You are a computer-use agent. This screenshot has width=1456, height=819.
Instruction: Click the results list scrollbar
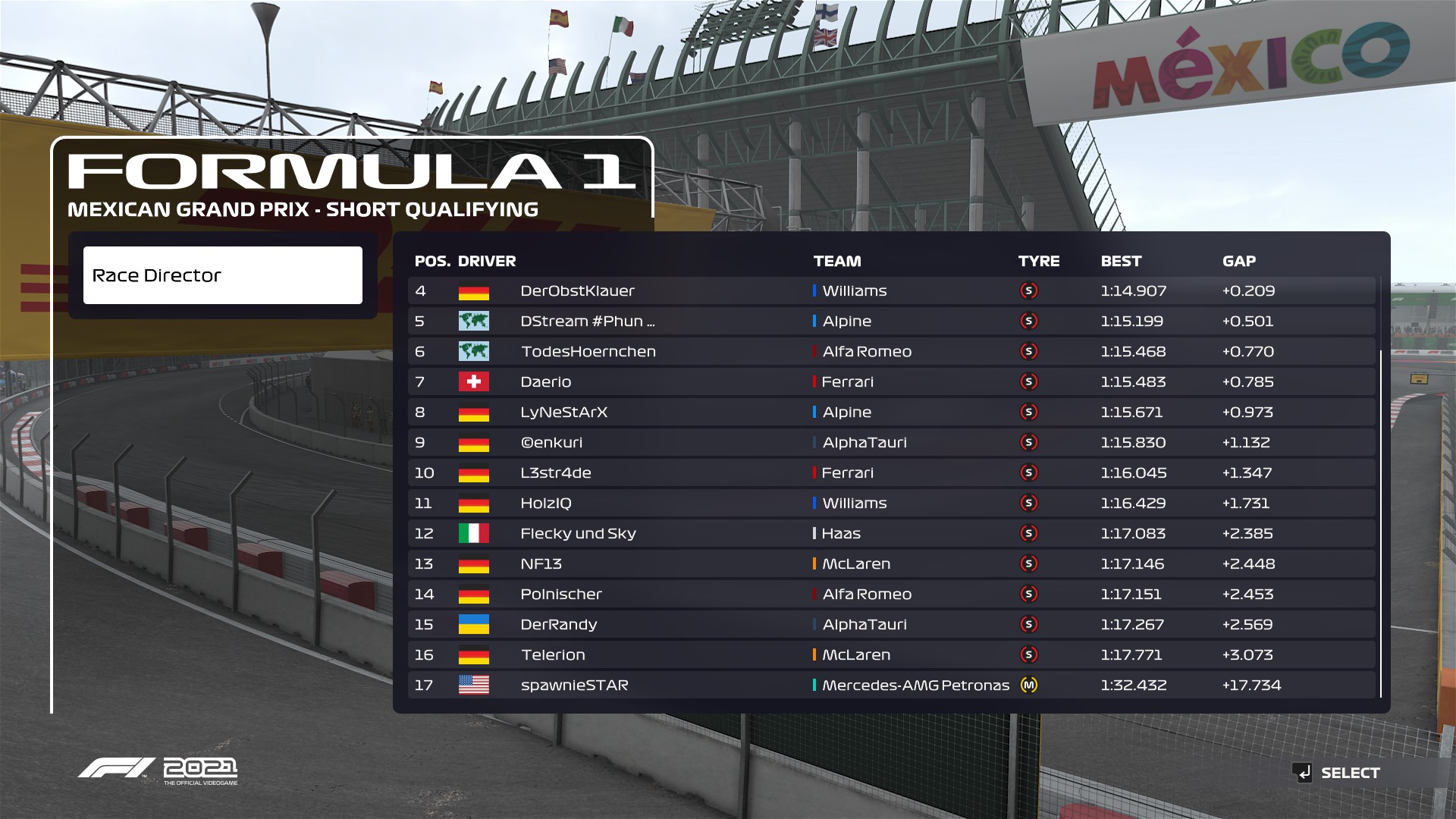pyautogui.click(x=1381, y=523)
